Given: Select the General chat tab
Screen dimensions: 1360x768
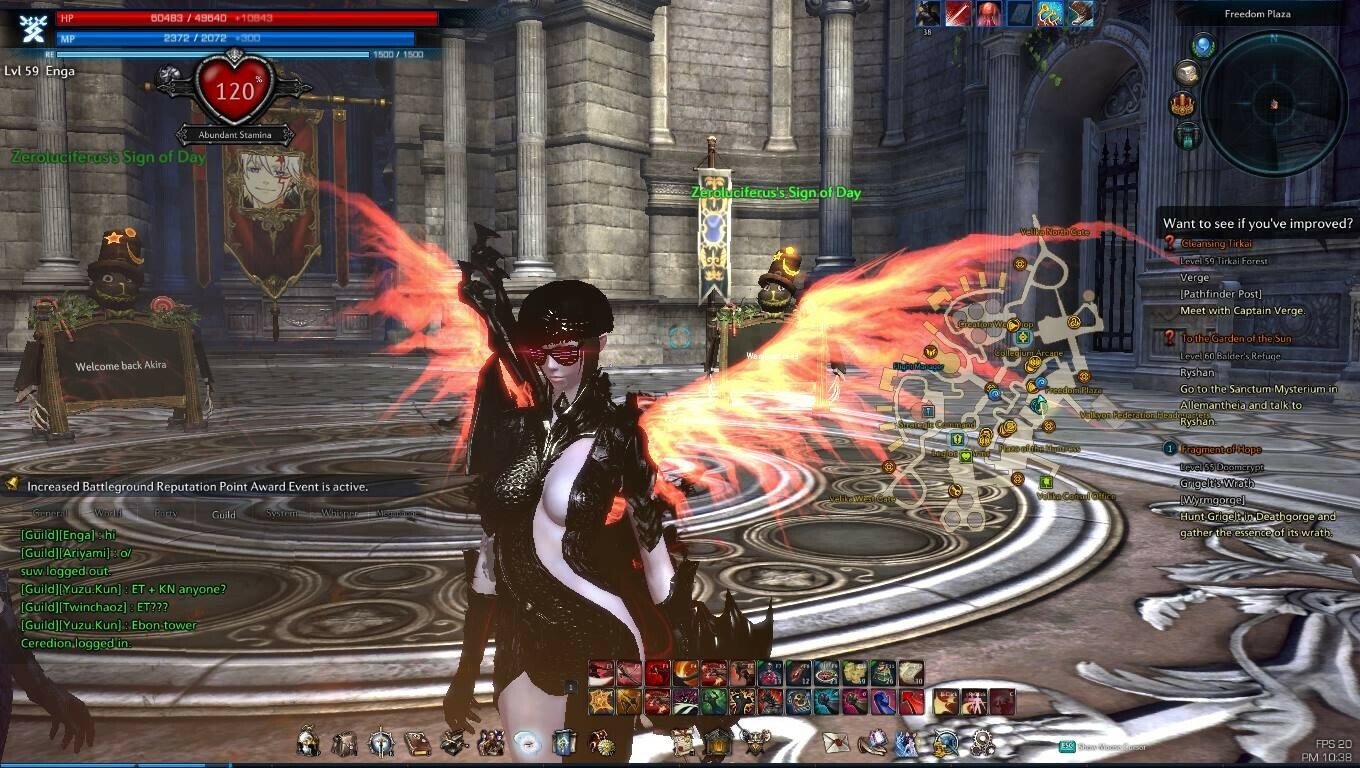Looking at the screenshot, I should (x=50, y=514).
